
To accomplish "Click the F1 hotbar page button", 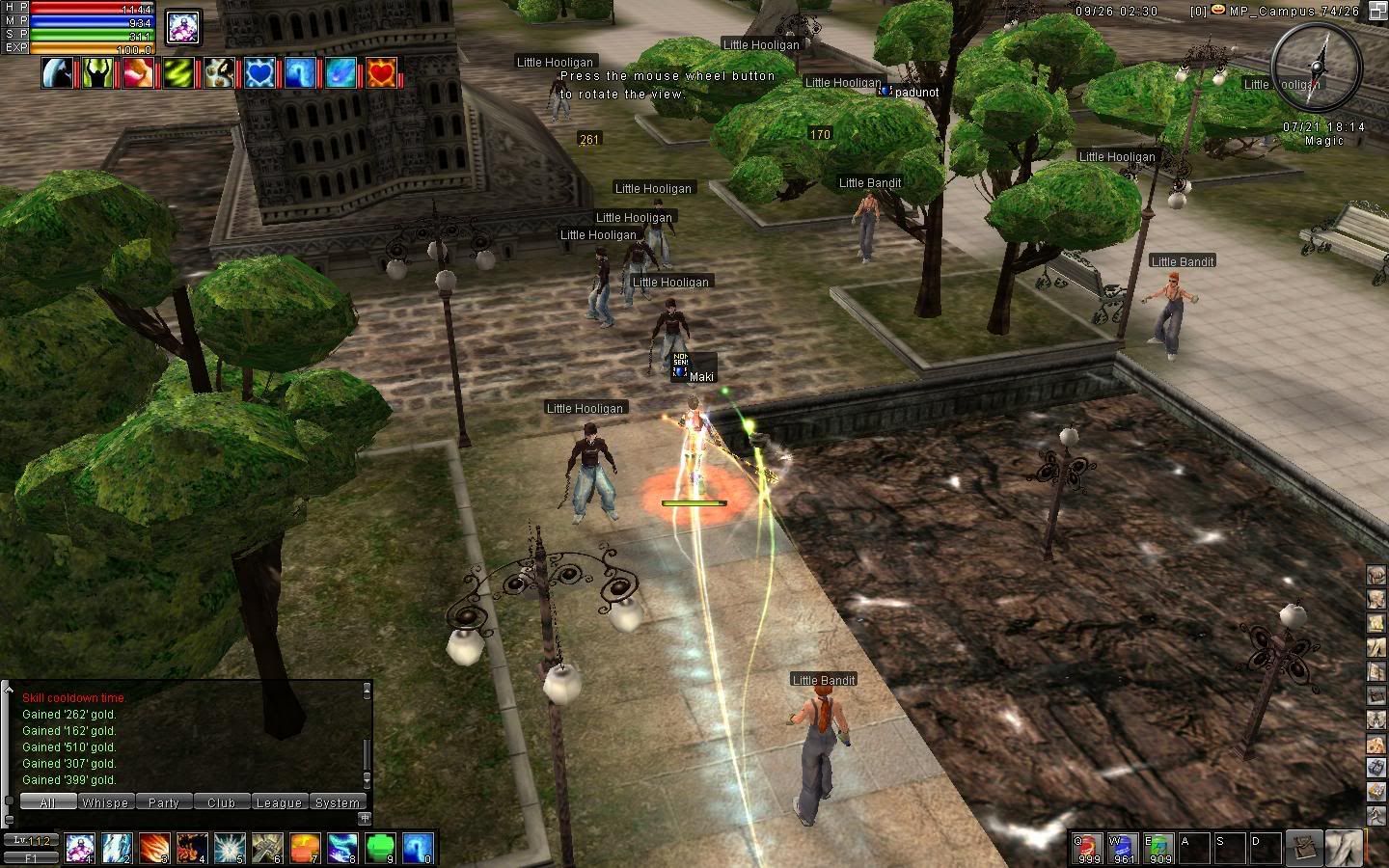I will (x=30, y=857).
